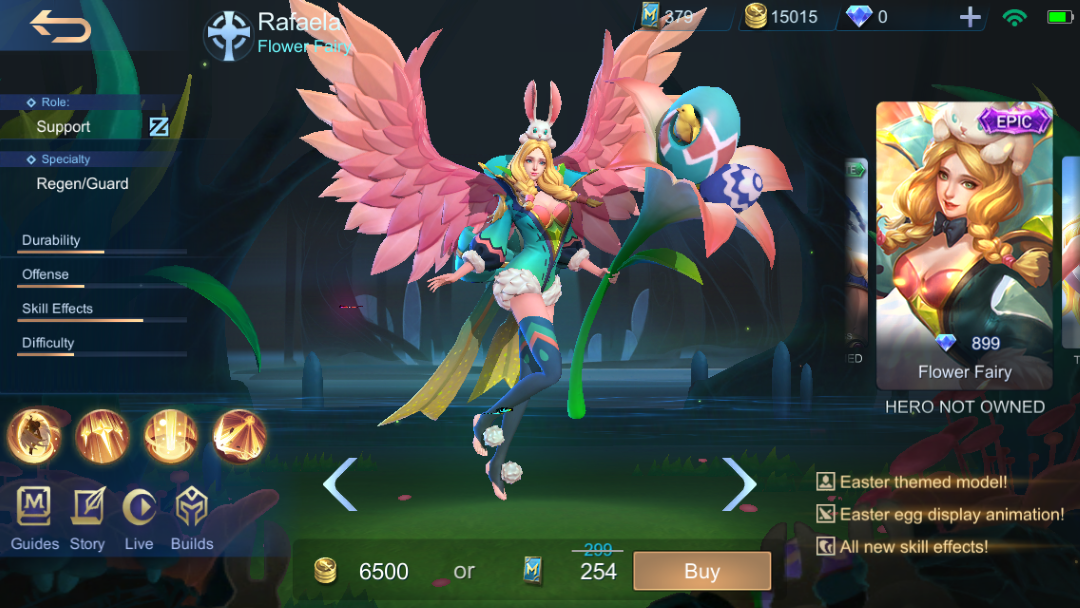Open the Builds page
This screenshot has width=1080, height=608.
[x=192, y=518]
